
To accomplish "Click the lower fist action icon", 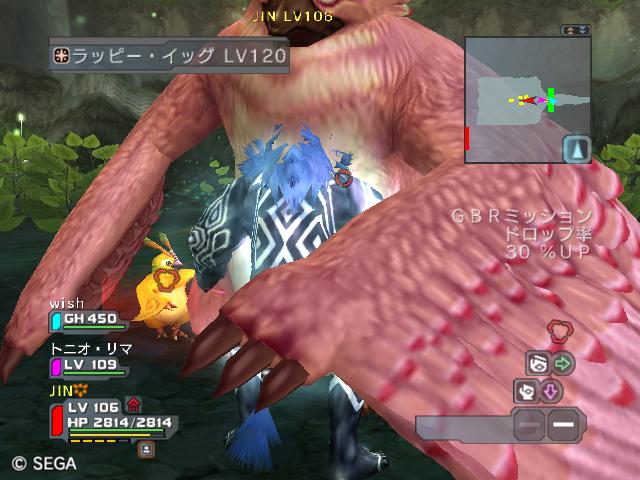I will coord(526,391).
